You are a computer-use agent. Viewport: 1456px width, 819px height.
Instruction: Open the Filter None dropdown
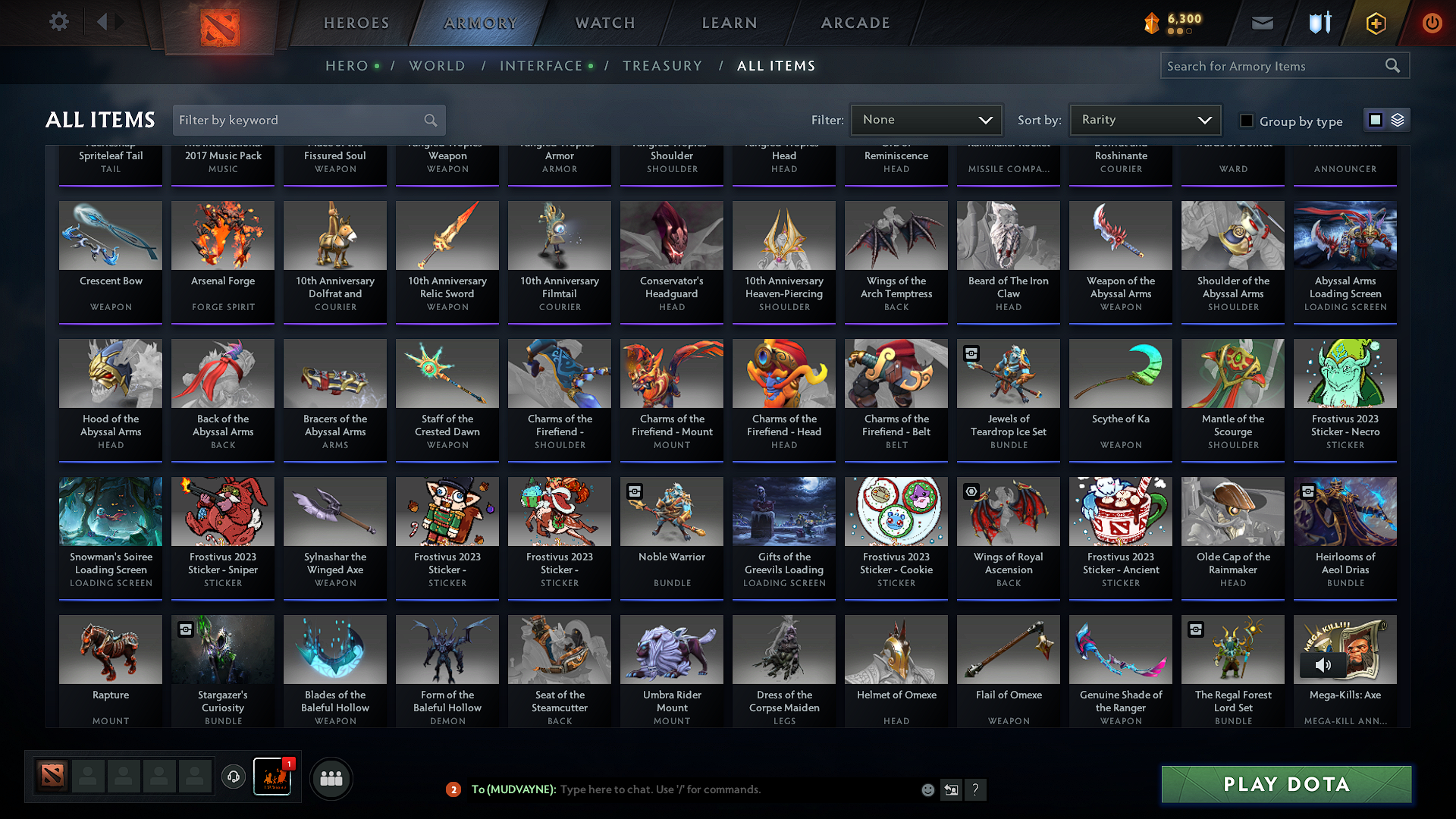(x=926, y=119)
